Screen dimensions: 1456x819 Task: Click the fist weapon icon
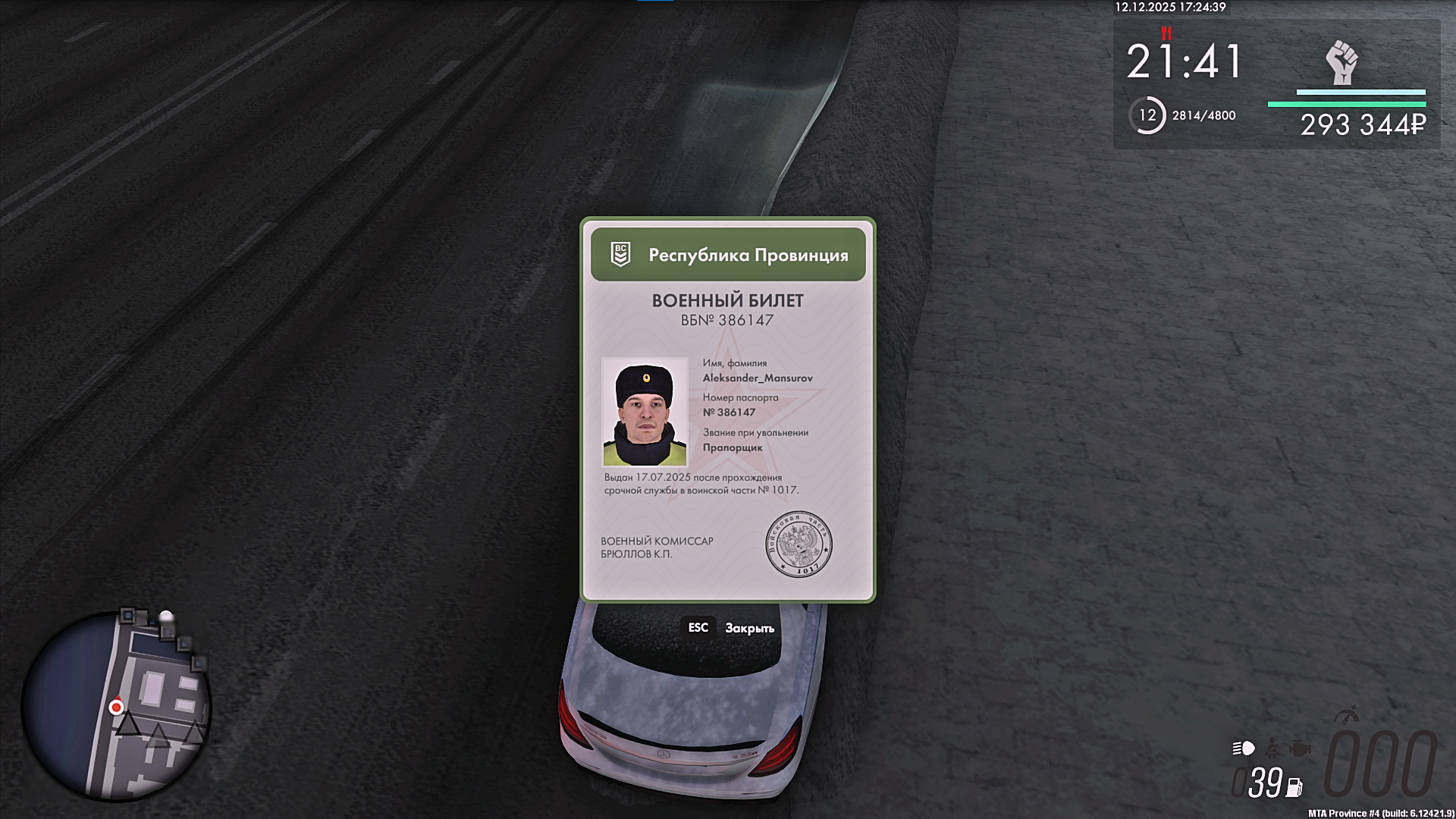click(1341, 62)
